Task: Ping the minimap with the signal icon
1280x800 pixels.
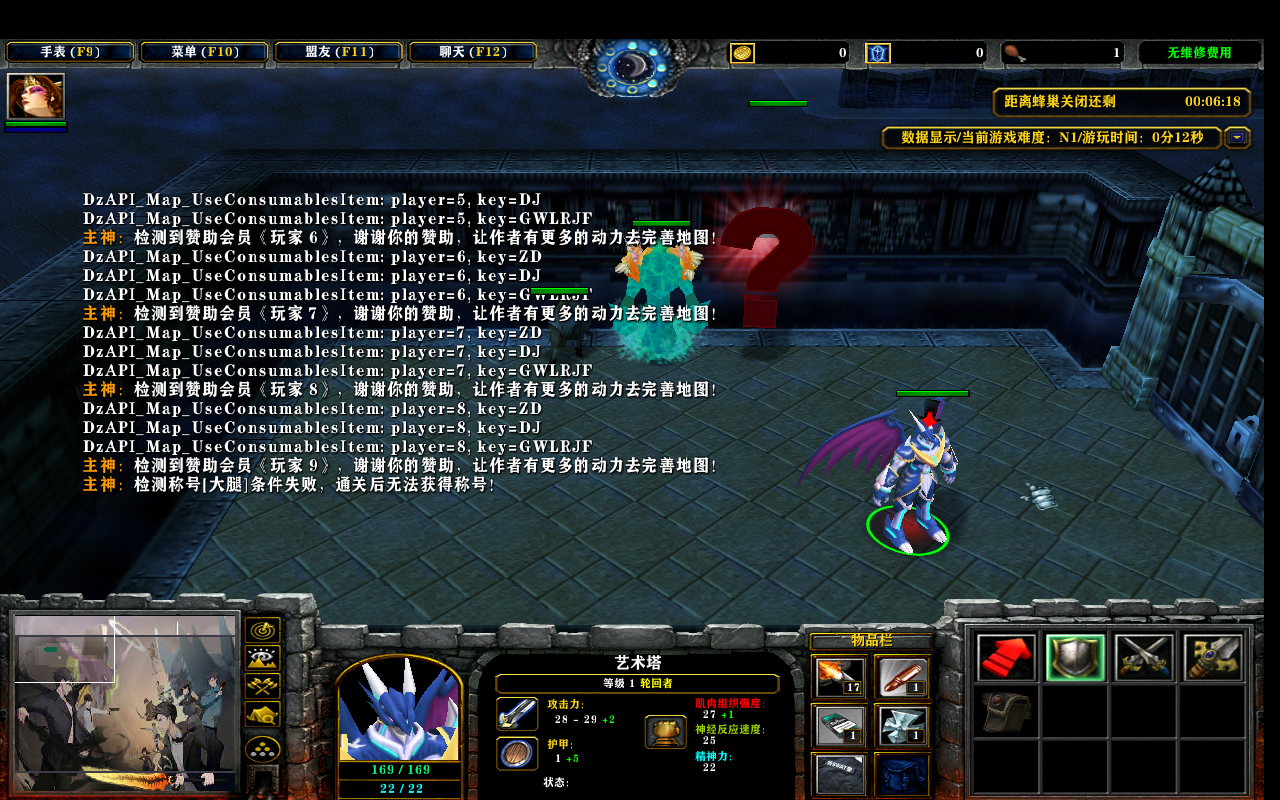Action: pos(262,631)
